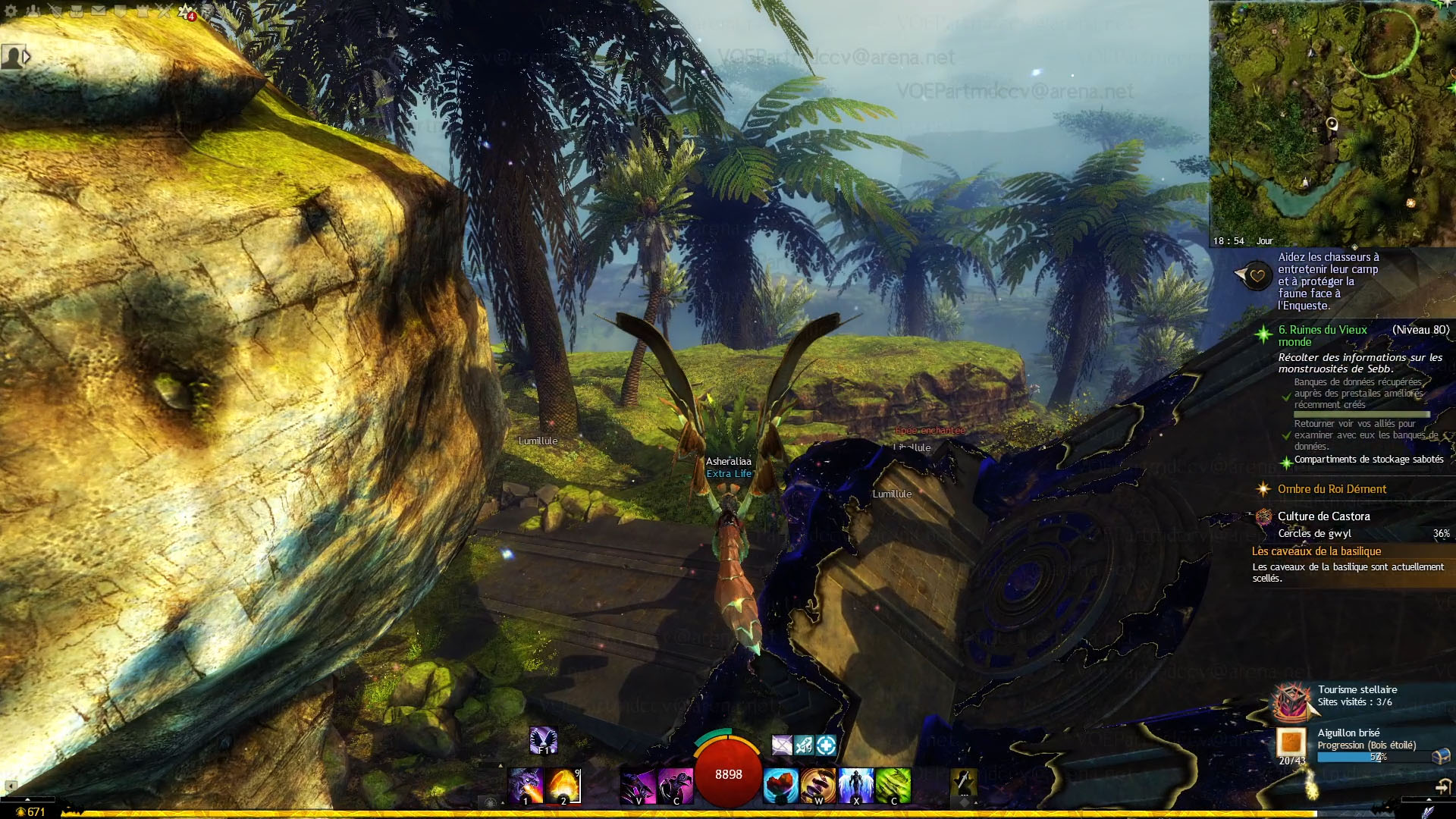
Task: Open the guild shield icon
Action: click(x=121, y=11)
